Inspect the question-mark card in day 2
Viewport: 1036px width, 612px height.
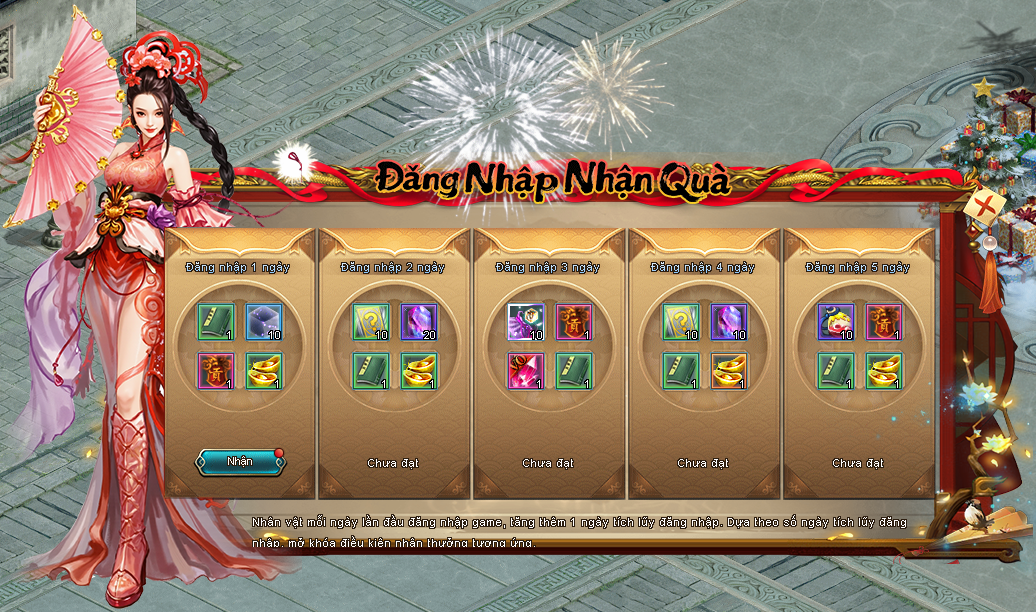[371, 322]
